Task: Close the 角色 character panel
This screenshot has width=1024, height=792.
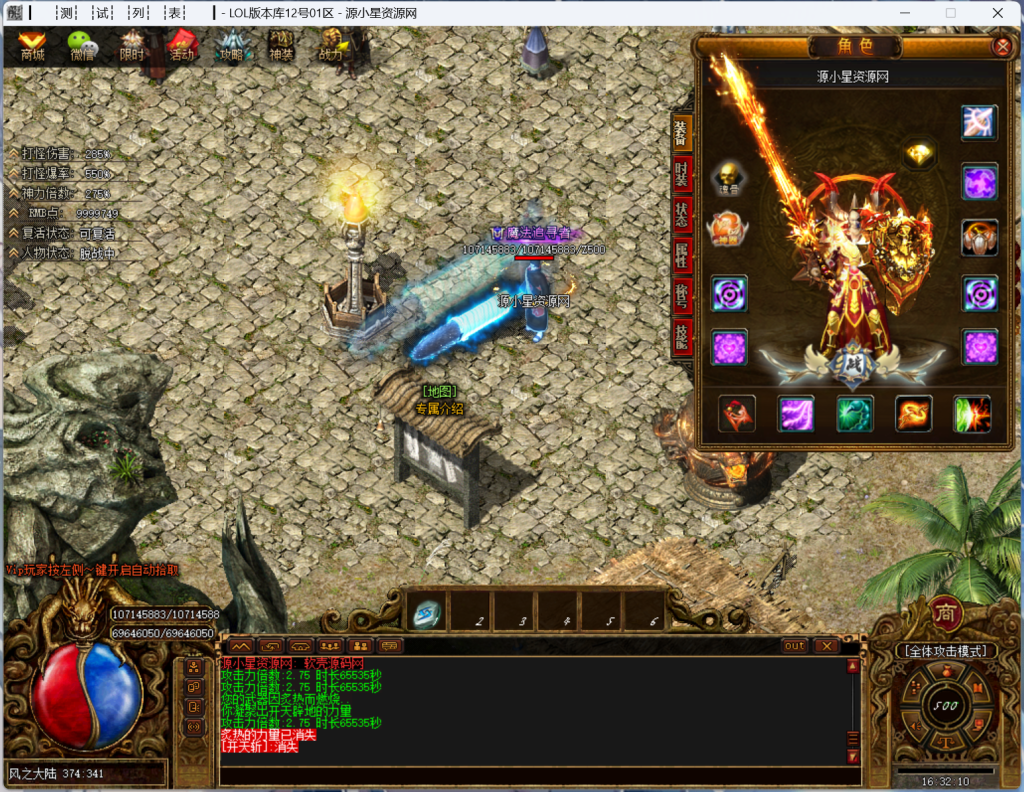Action: coord(1001,46)
